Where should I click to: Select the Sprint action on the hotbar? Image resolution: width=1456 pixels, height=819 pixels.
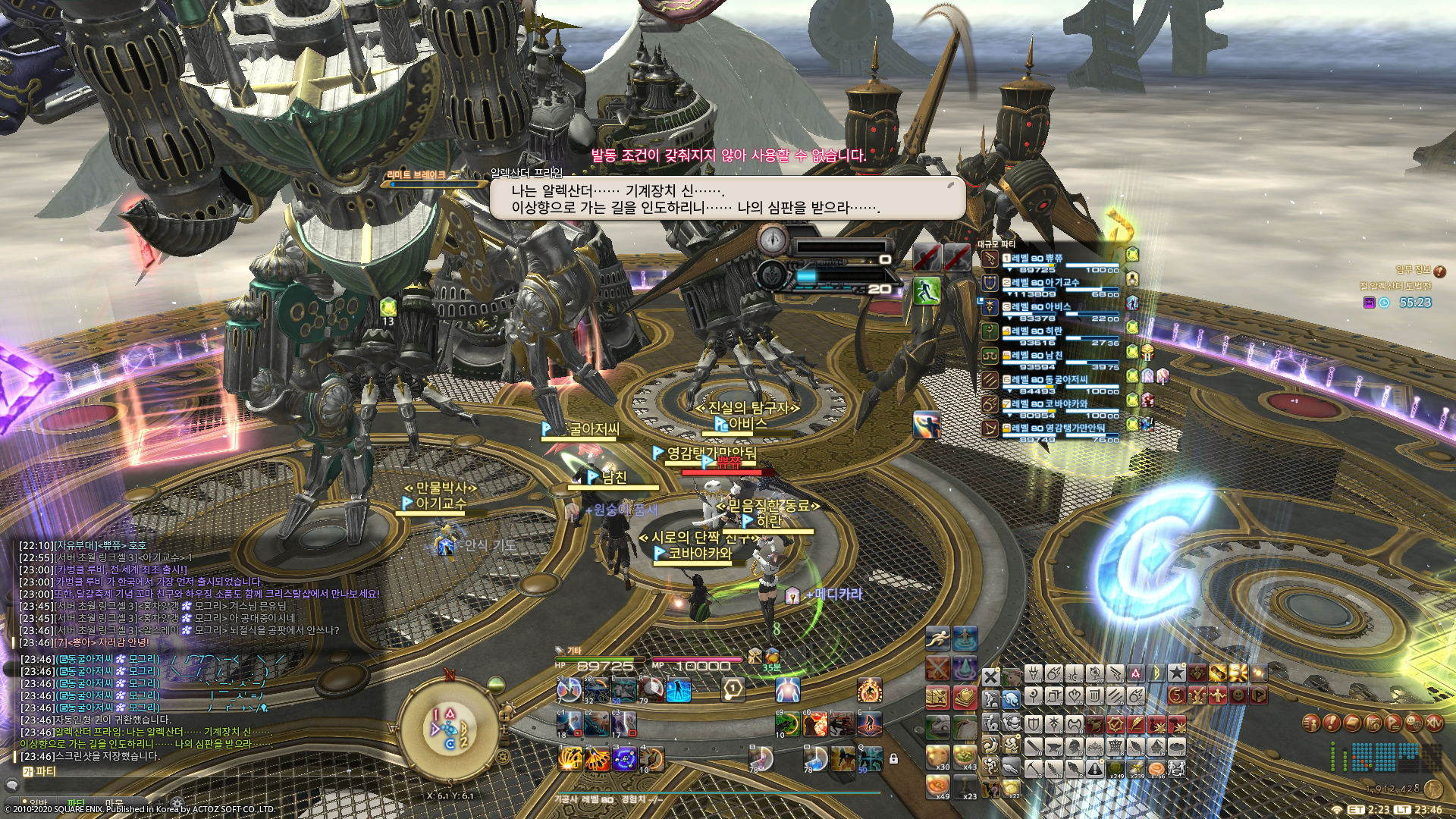click(x=937, y=638)
